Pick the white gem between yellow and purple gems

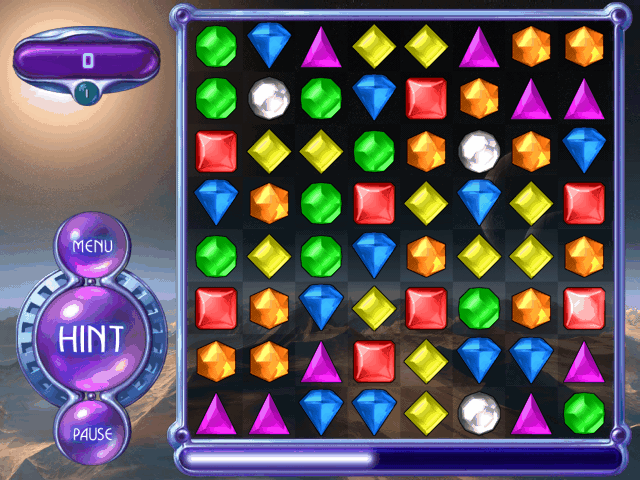pos(479,411)
